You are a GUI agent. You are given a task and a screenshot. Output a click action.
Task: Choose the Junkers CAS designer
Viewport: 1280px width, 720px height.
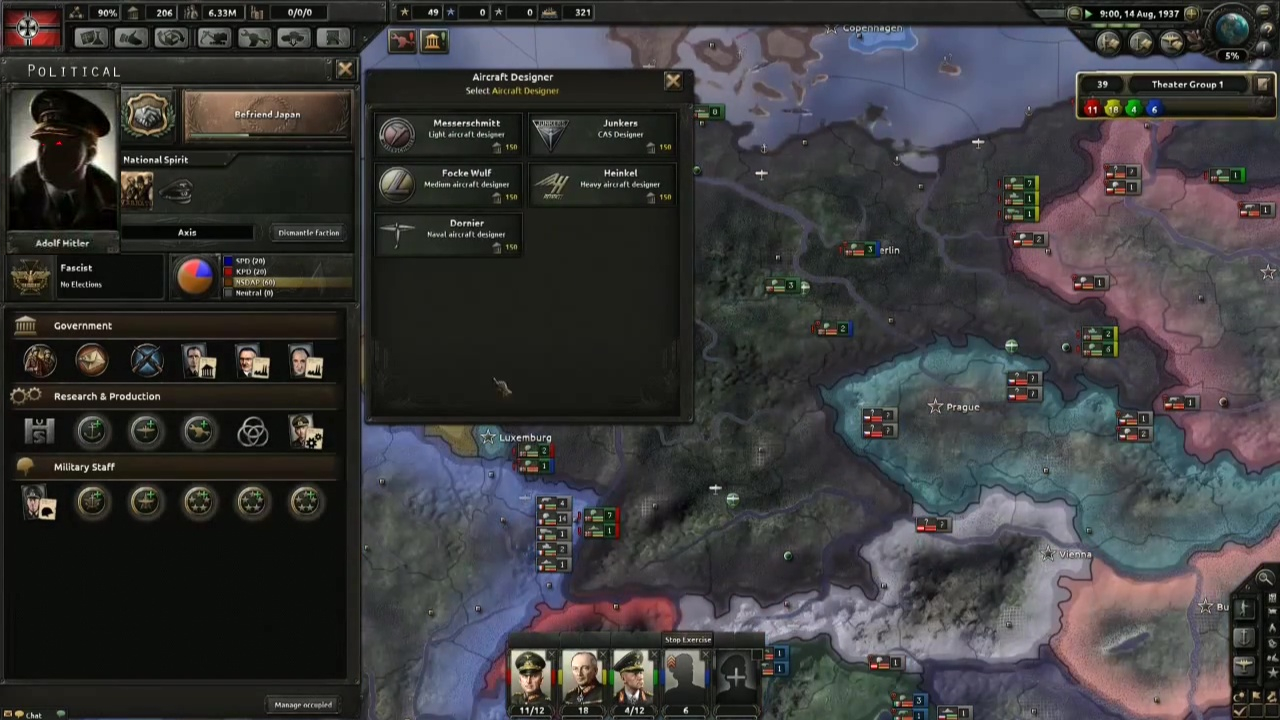click(604, 134)
